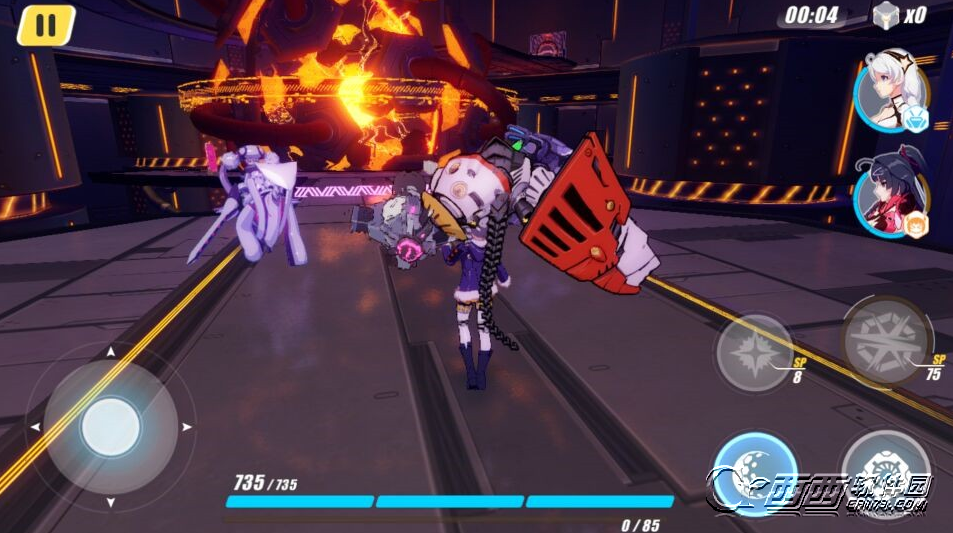Pause the battle with the yellow pause button
This screenshot has height=533, width=953.
click(x=46, y=25)
